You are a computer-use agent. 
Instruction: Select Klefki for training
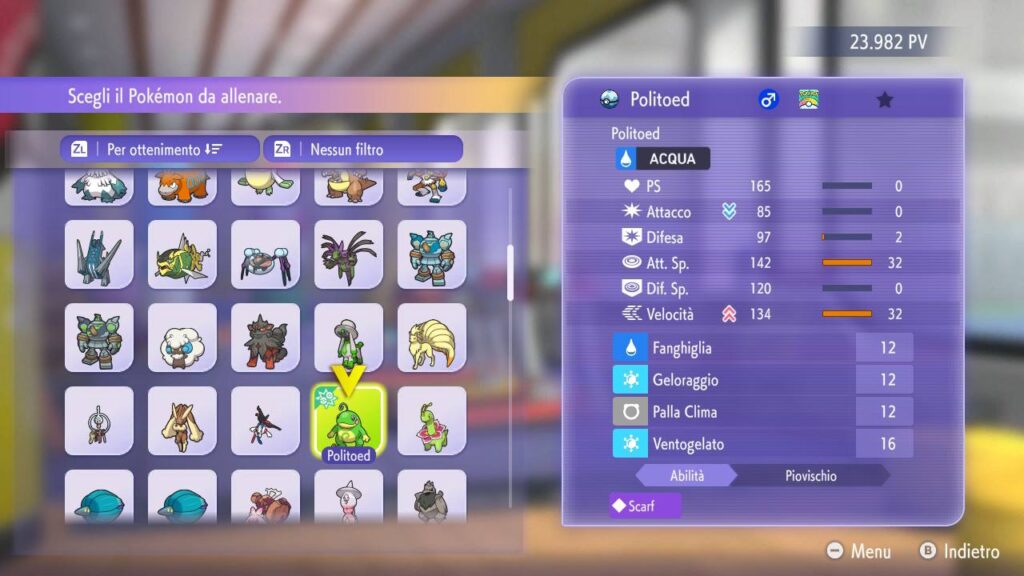(99, 421)
